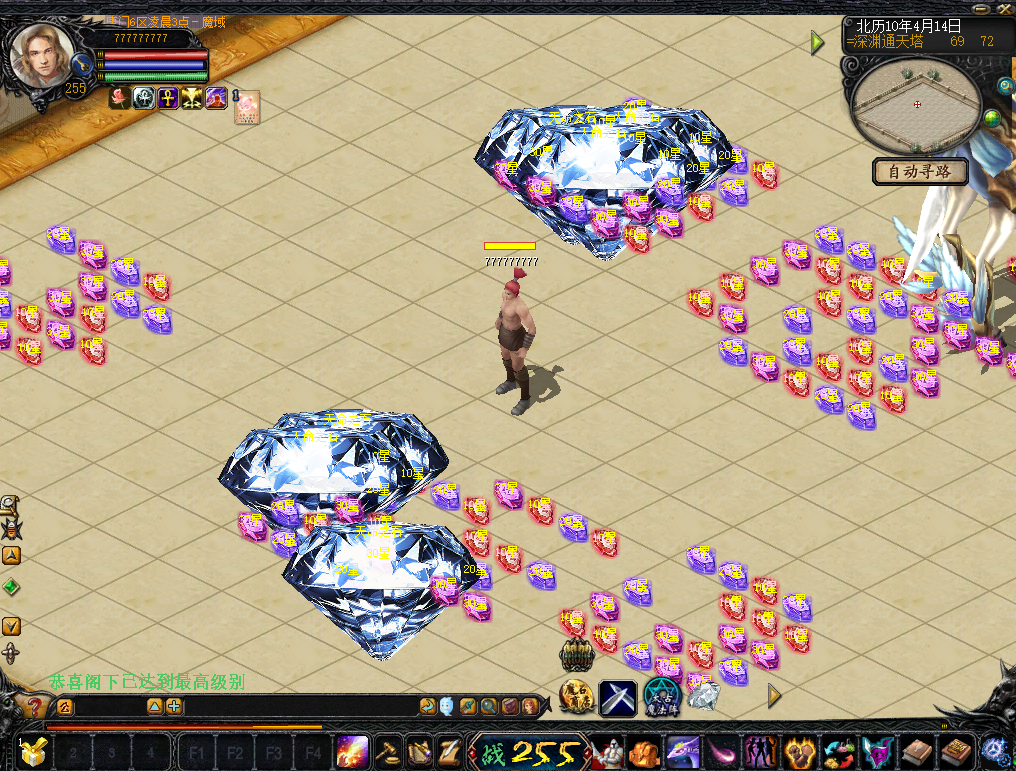1016x771 pixels.
Task: Close the game window
Action: (1005, 10)
